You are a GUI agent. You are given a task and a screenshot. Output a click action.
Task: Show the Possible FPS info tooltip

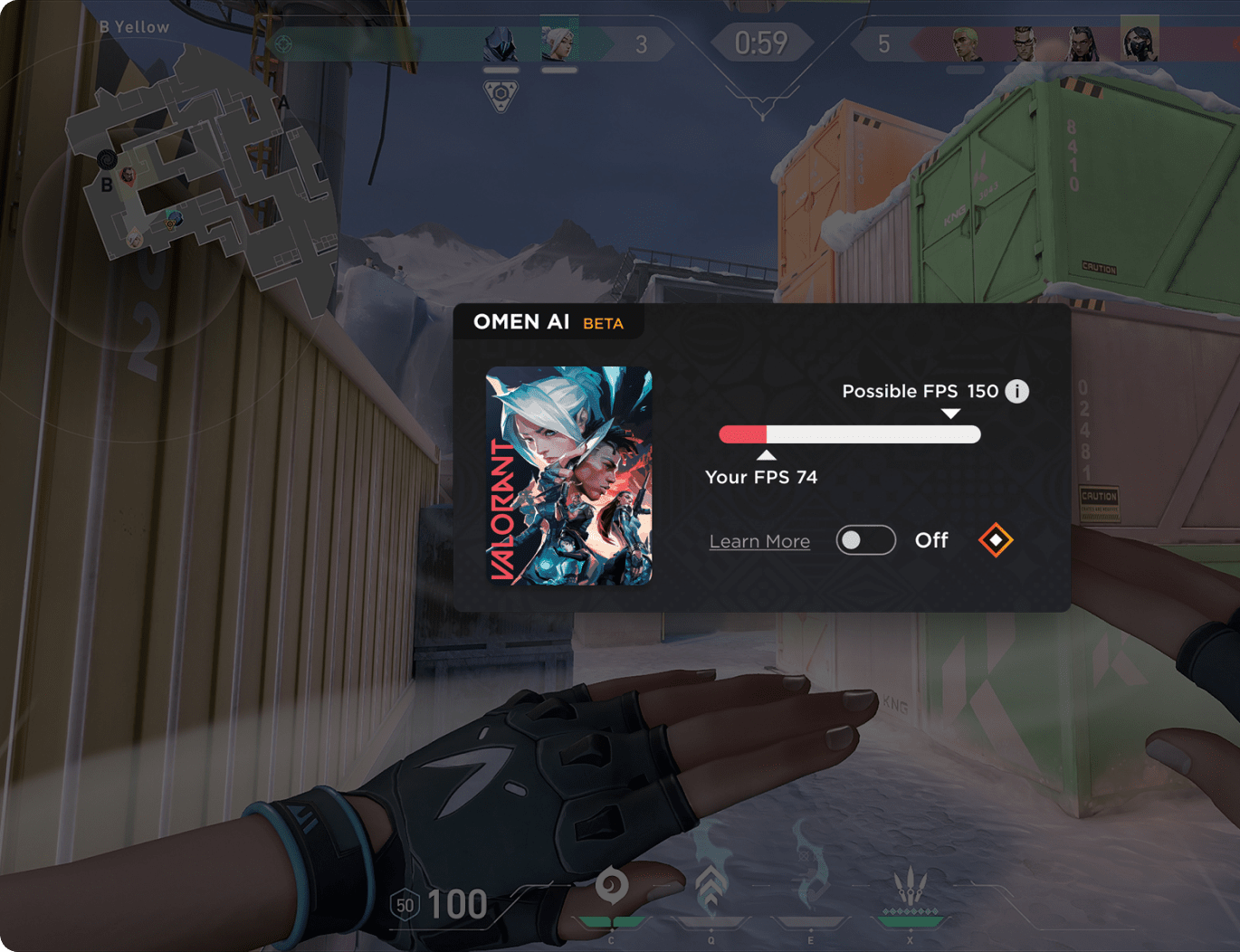click(1017, 391)
